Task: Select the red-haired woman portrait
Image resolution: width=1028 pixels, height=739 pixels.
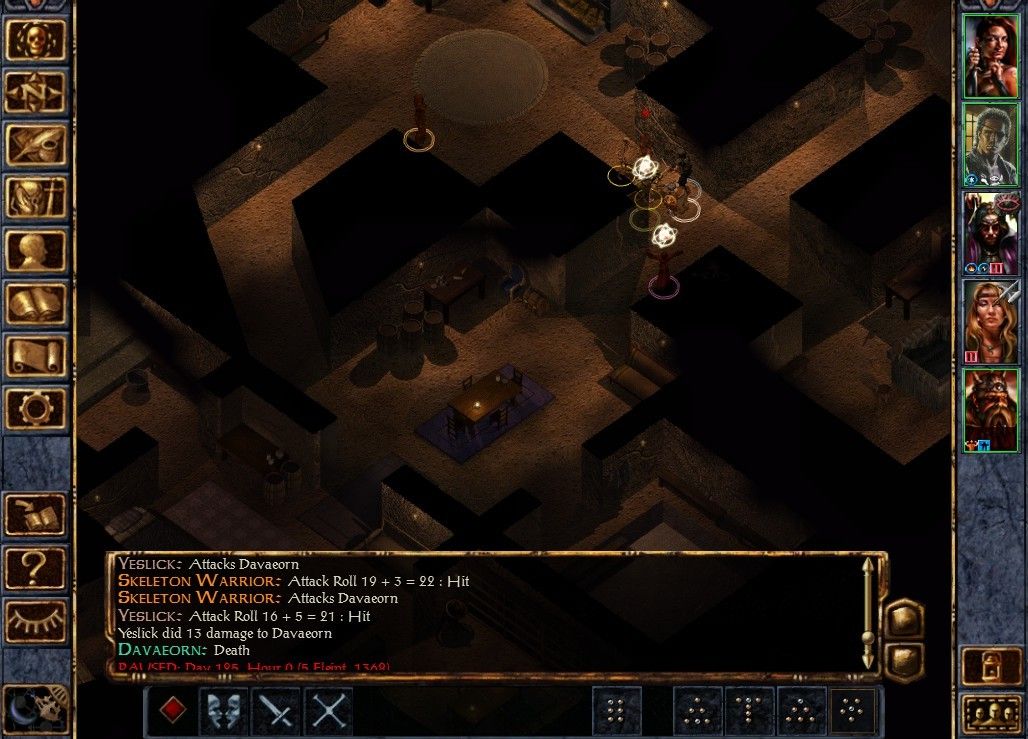Action: point(990,56)
